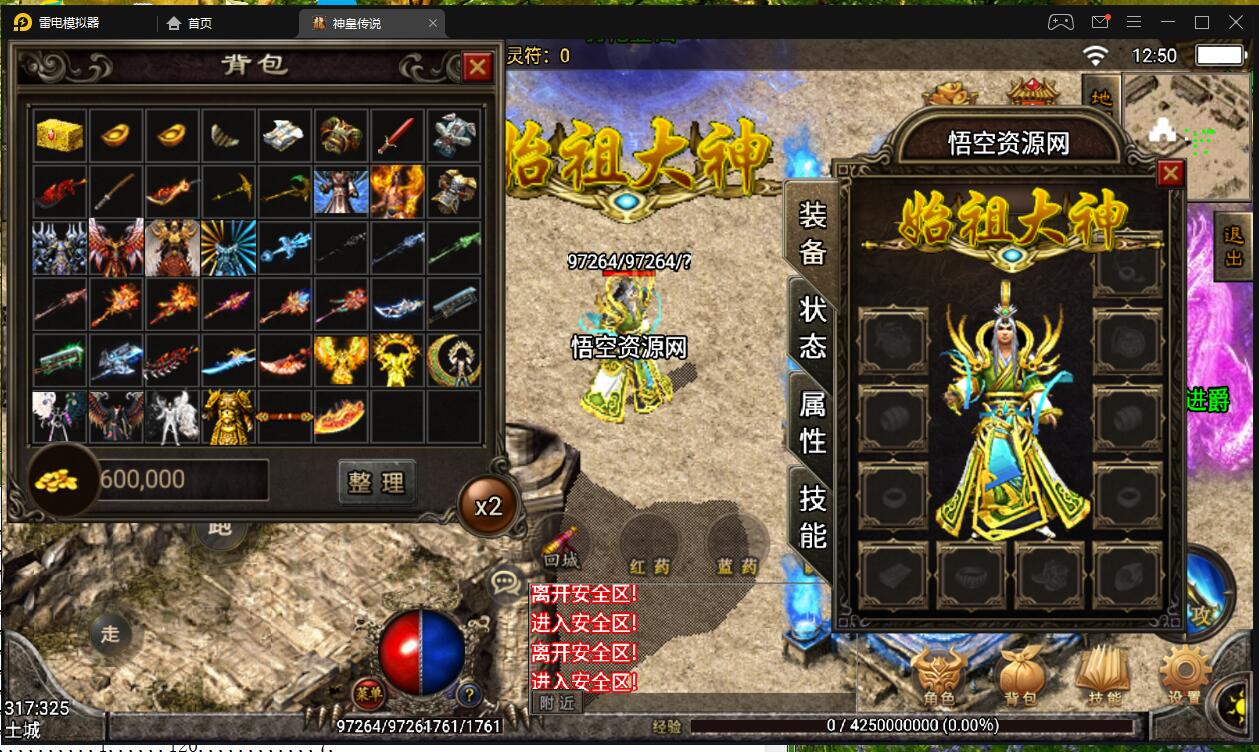Open the 技能 skill book menu
Image resolution: width=1259 pixels, height=752 pixels.
1104,677
